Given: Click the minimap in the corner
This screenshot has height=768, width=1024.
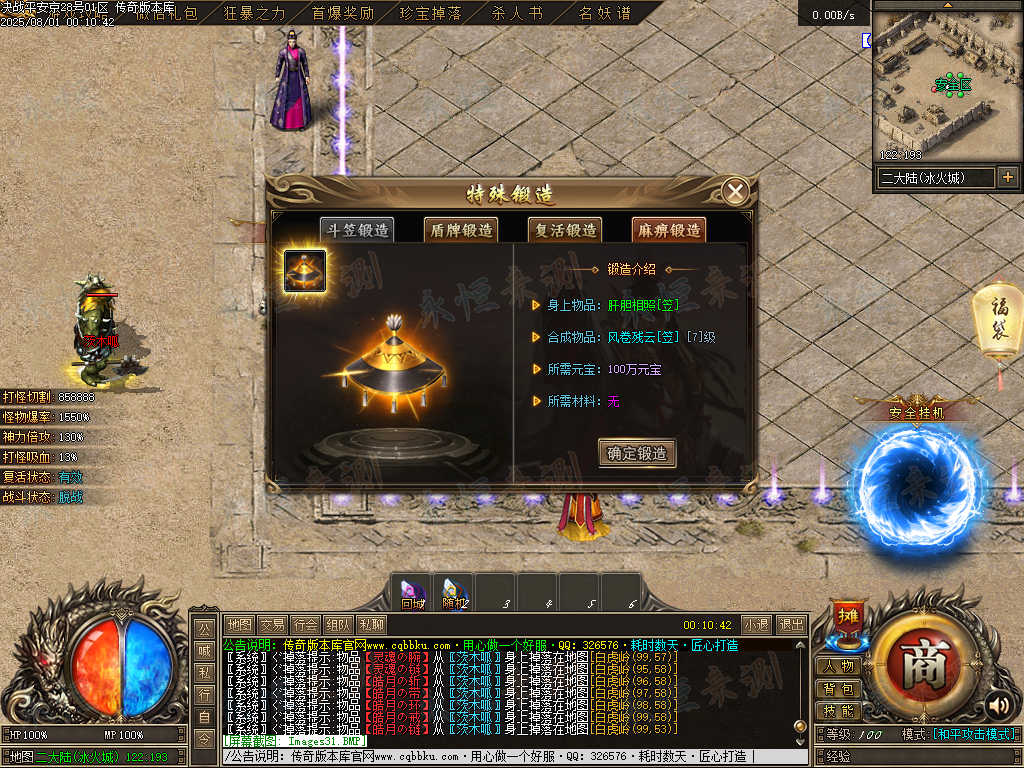Looking at the screenshot, I should tap(945, 85).
